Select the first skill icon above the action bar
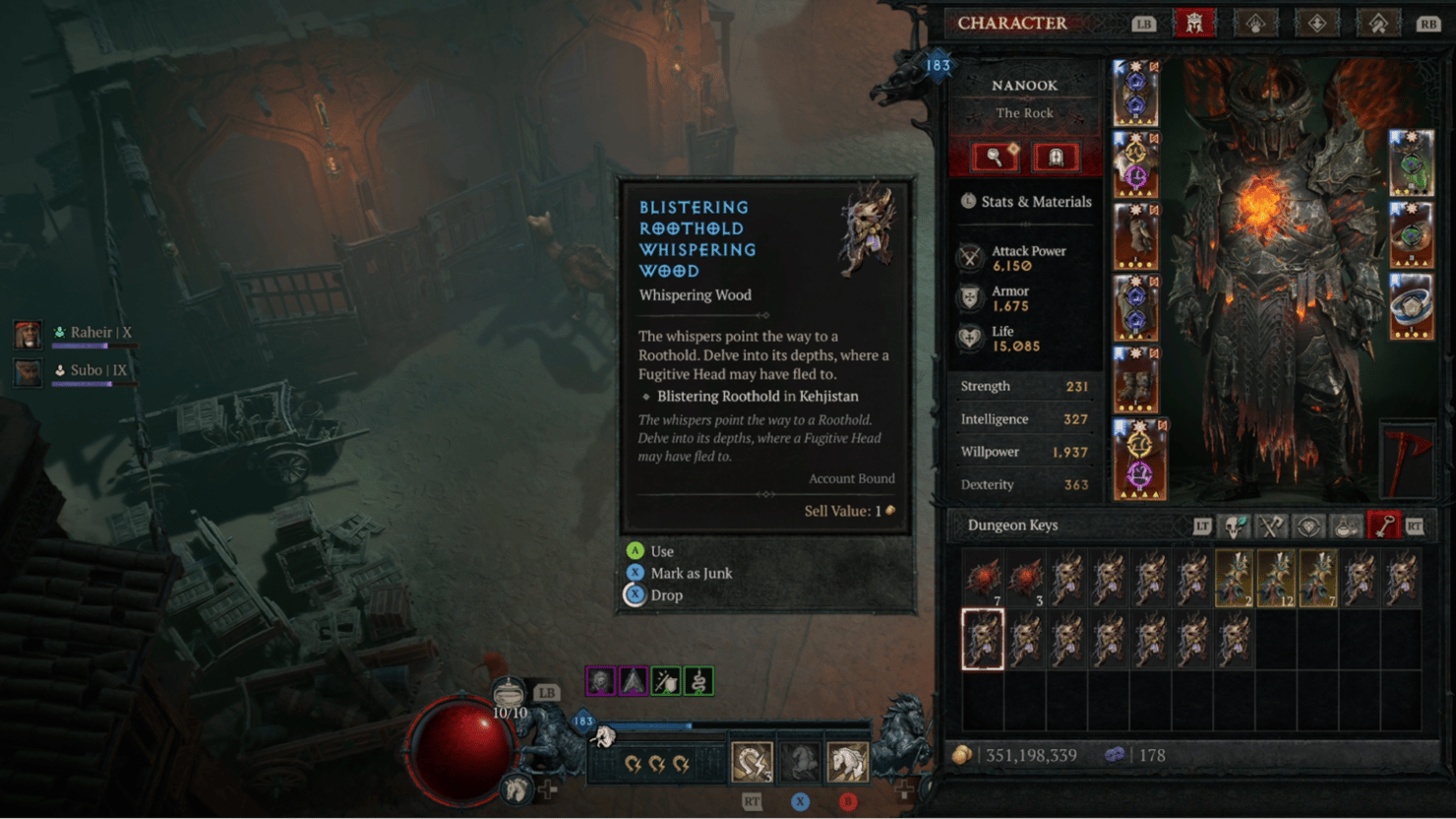 click(600, 680)
